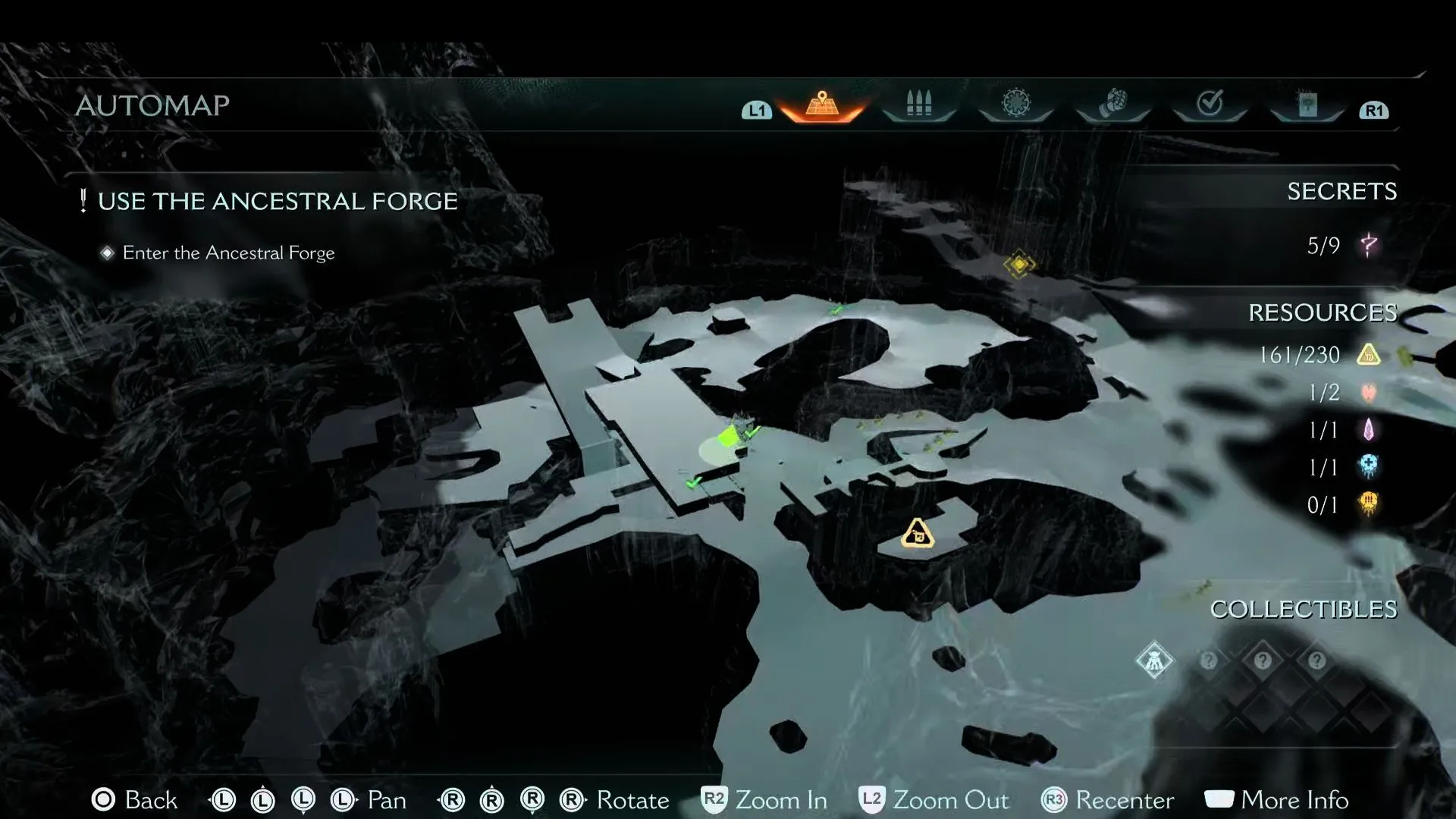This screenshot has height=819, width=1456.
Task: Switch to the armored fist tab
Action: pyautogui.click(x=1112, y=104)
